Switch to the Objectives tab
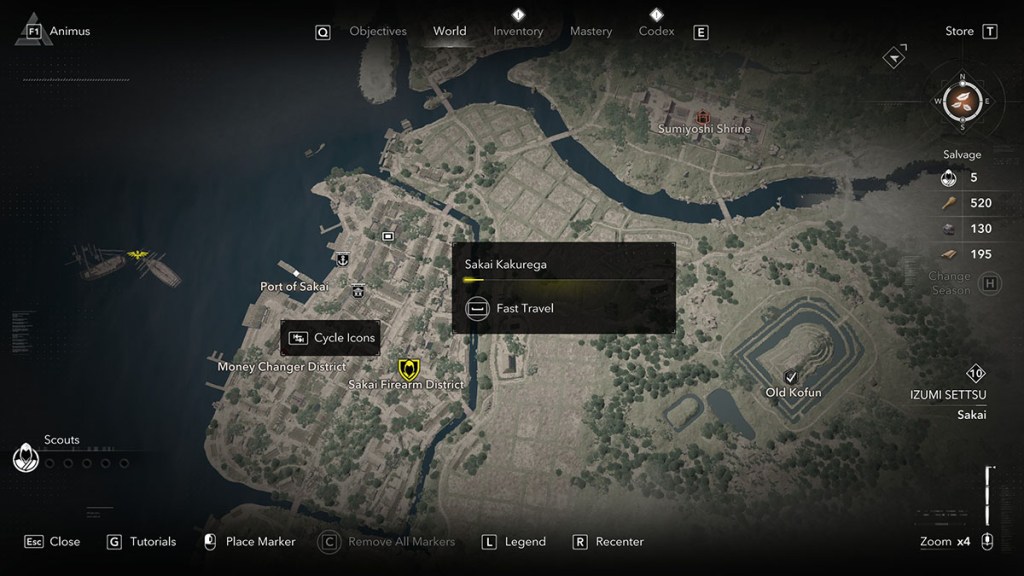The width and height of the screenshot is (1024, 576). coord(377,31)
